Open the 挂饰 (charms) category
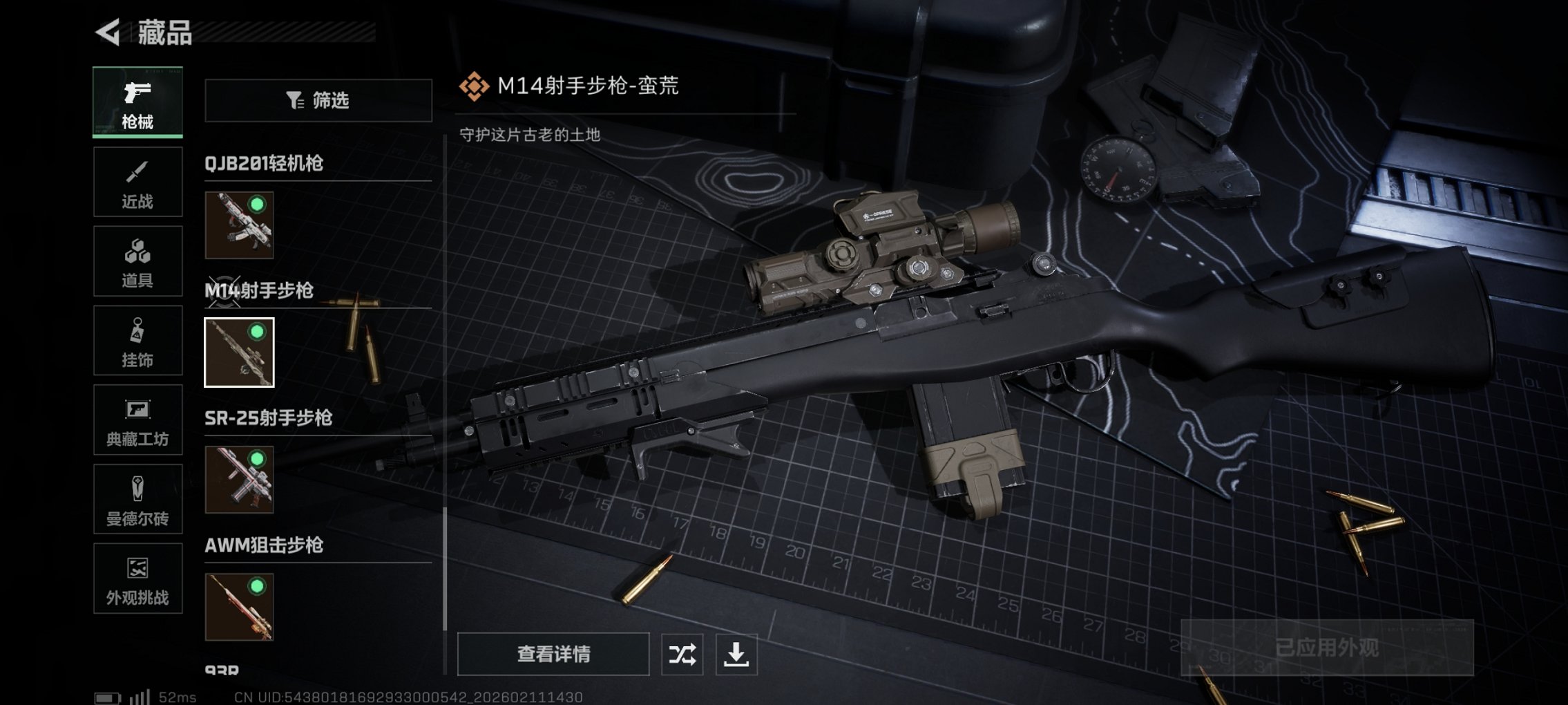Image resolution: width=1568 pixels, height=705 pixels. (137, 340)
